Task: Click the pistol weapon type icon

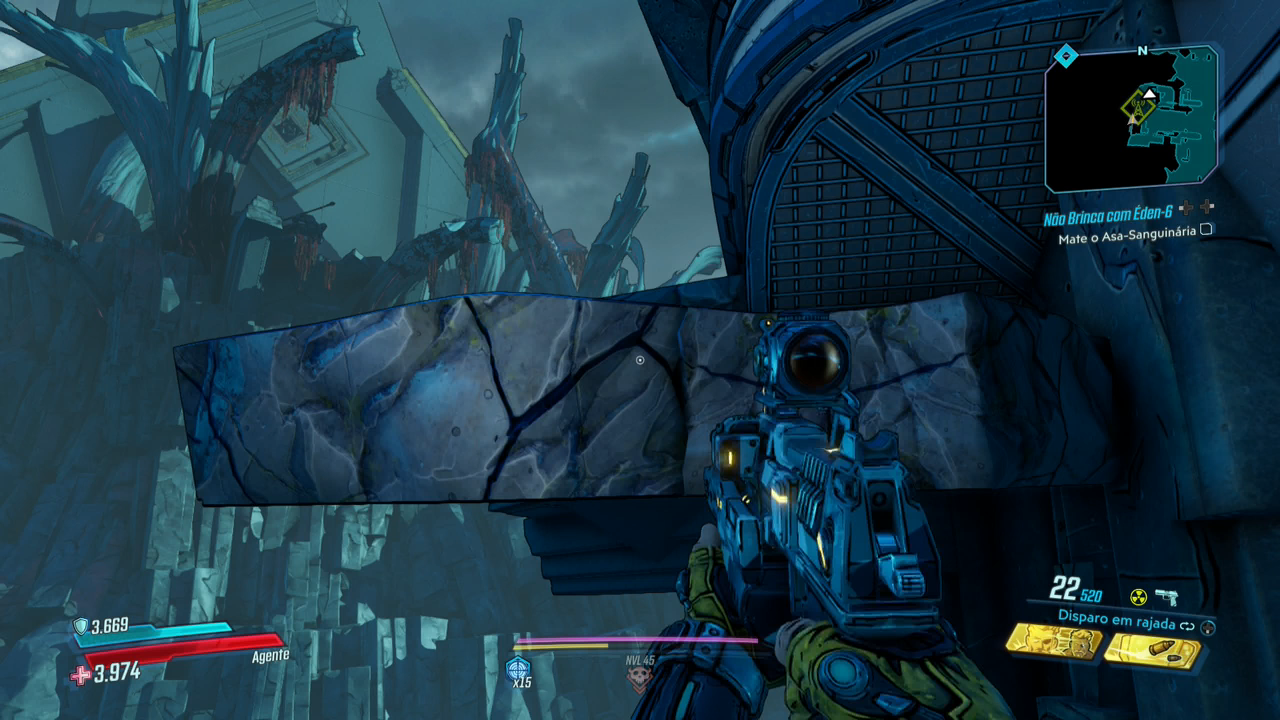Action: coord(1166,597)
